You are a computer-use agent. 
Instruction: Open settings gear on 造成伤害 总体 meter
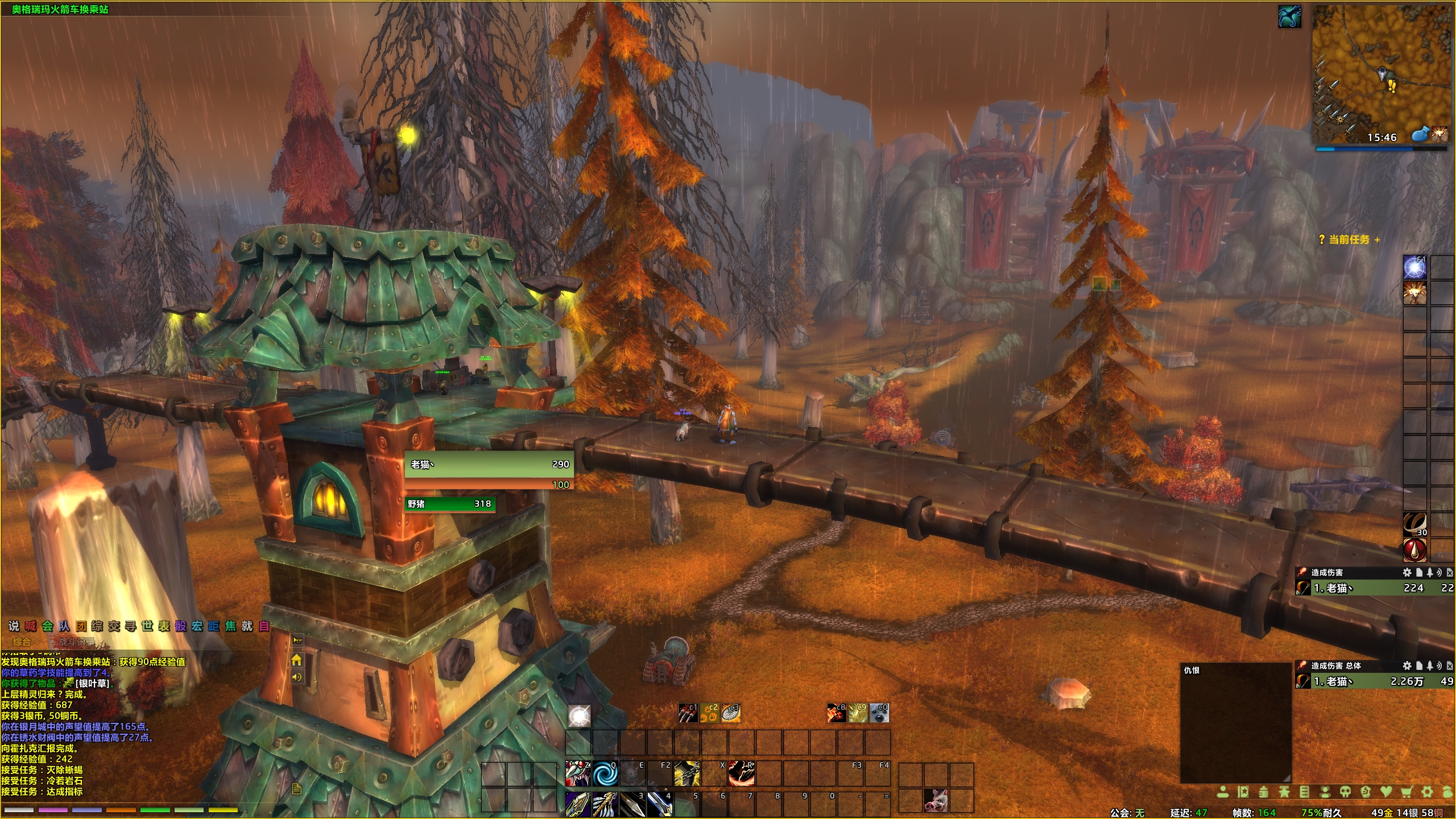coord(1407,665)
